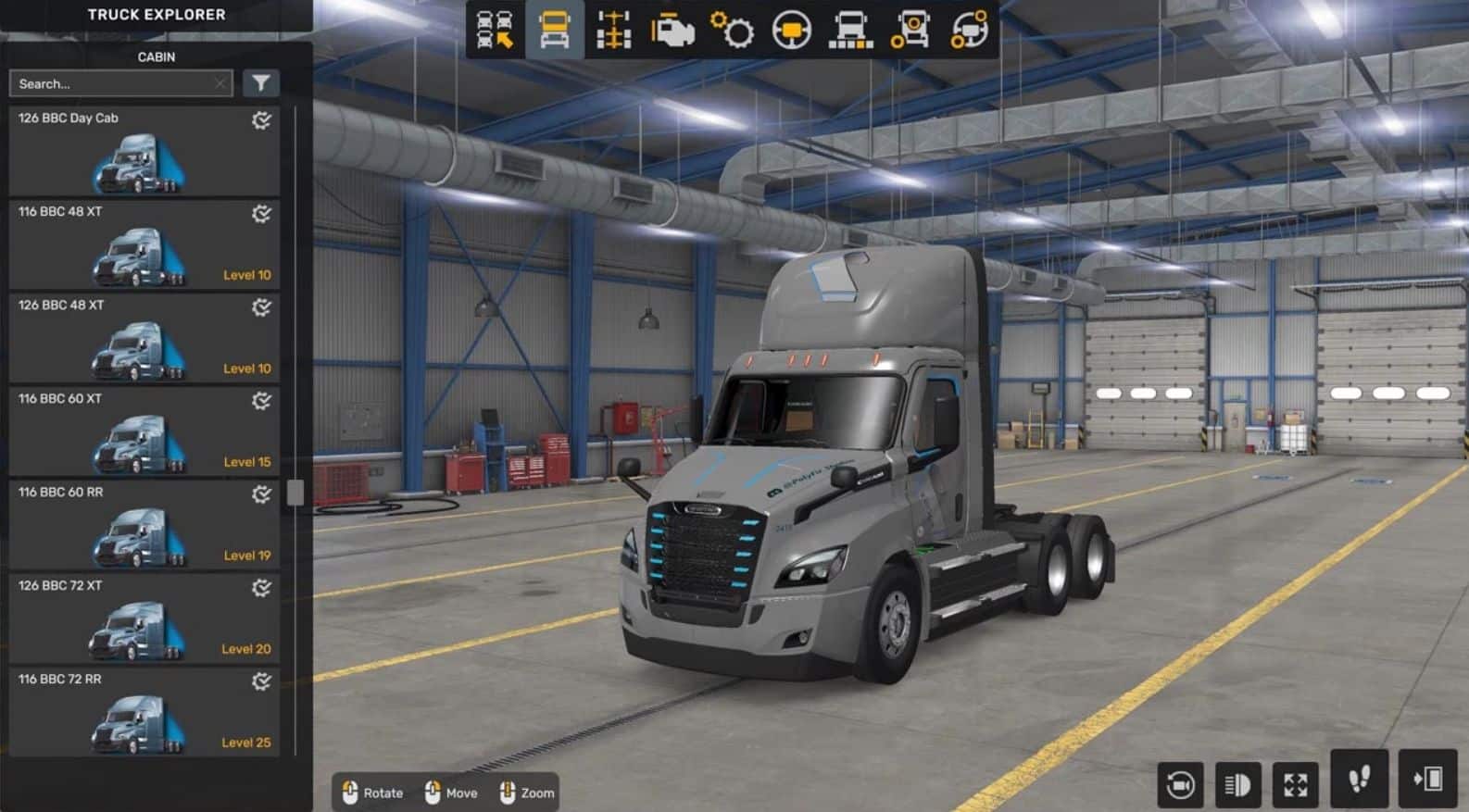The image size is (1469, 812).
Task: Choose the 116 BBC 48 XT cabin
Action: tap(144, 244)
